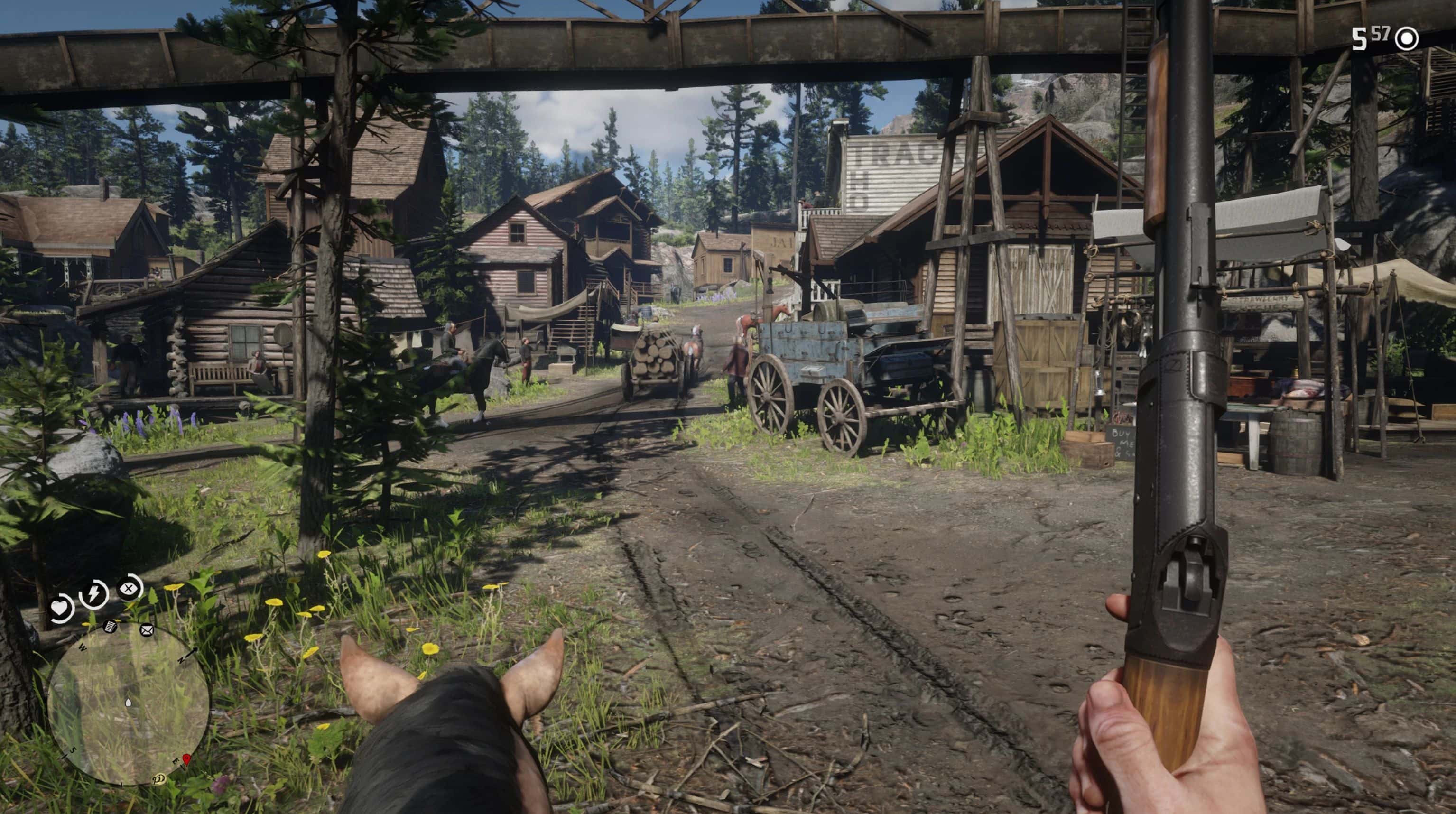Click the circular weapon icon beside ammo count
1456x814 pixels.
[x=1407, y=39]
